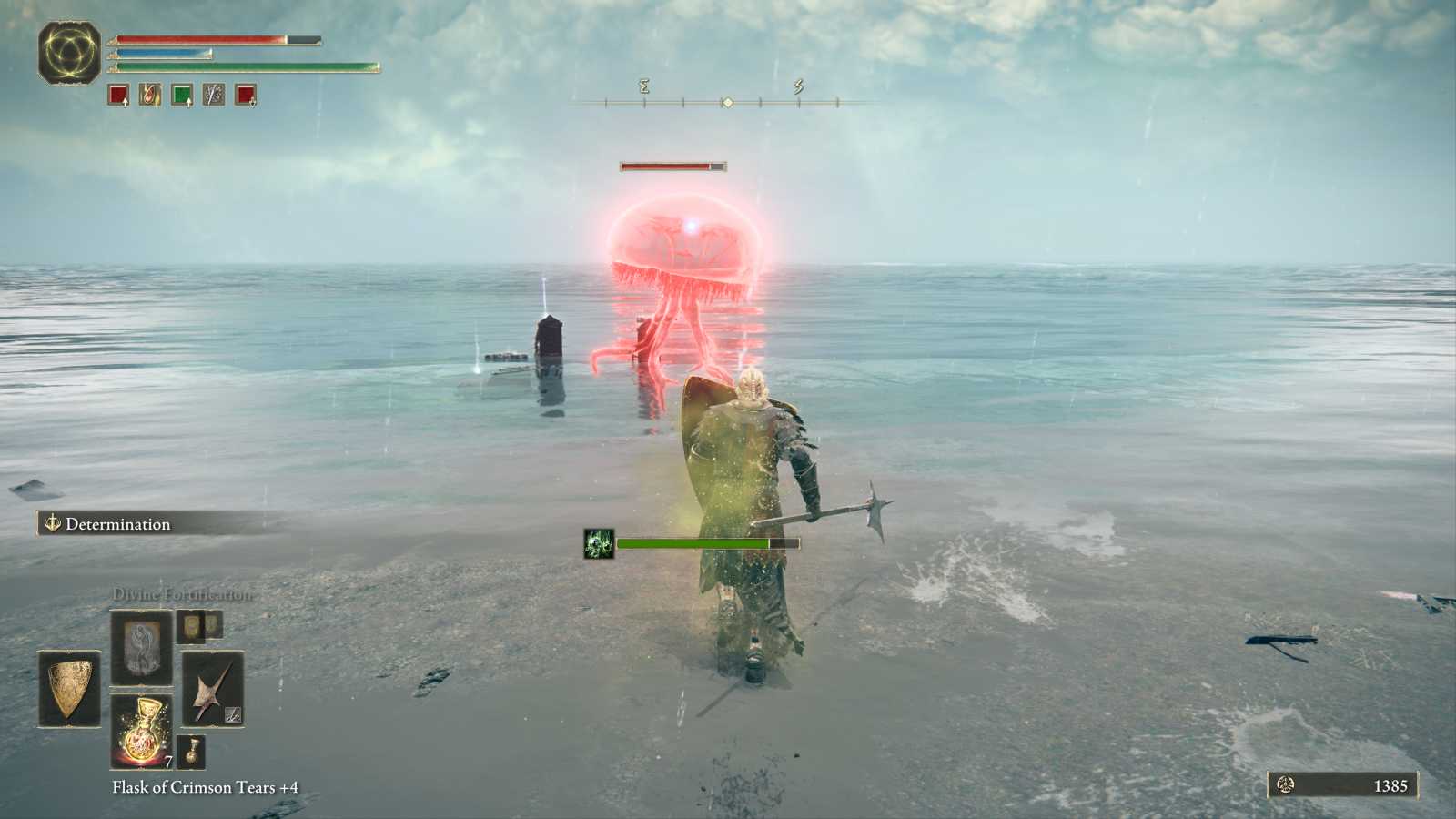1456x819 pixels.
Task: Click the equipped incantation scroll slot
Action: (139, 649)
